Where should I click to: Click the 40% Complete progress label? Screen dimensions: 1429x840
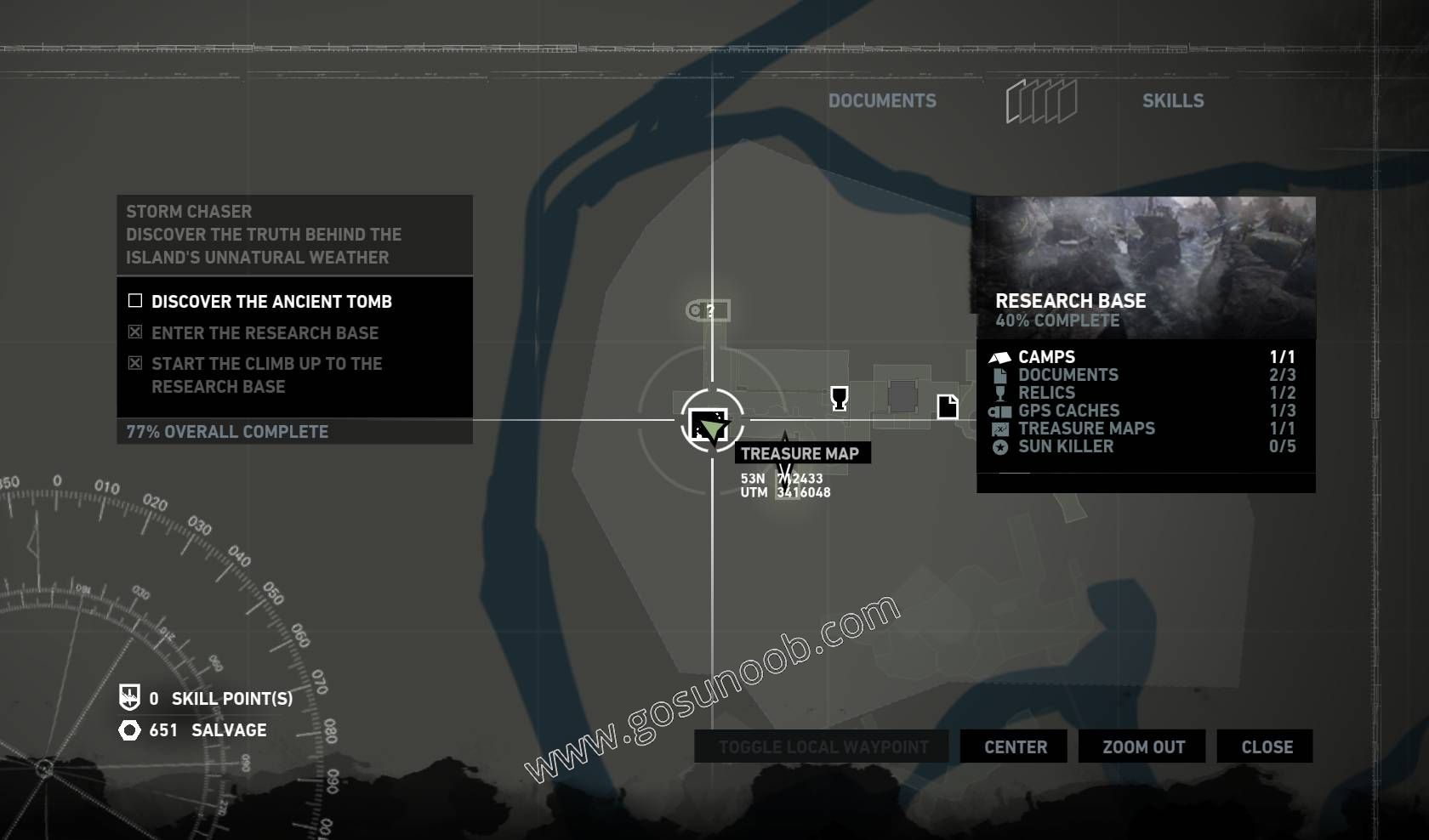pos(1058,321)
